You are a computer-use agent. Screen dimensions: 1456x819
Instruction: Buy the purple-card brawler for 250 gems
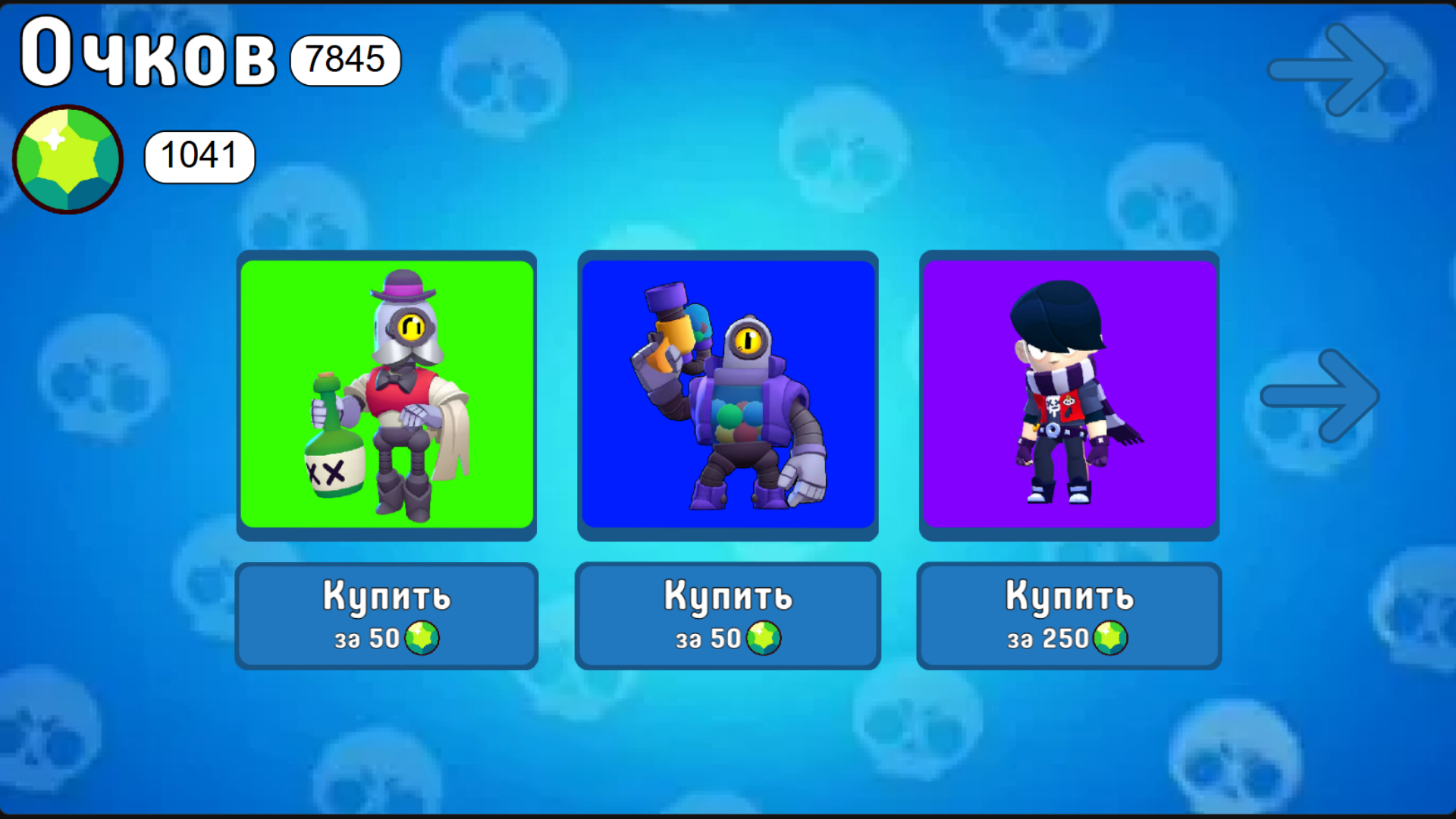coord(1069,614)
